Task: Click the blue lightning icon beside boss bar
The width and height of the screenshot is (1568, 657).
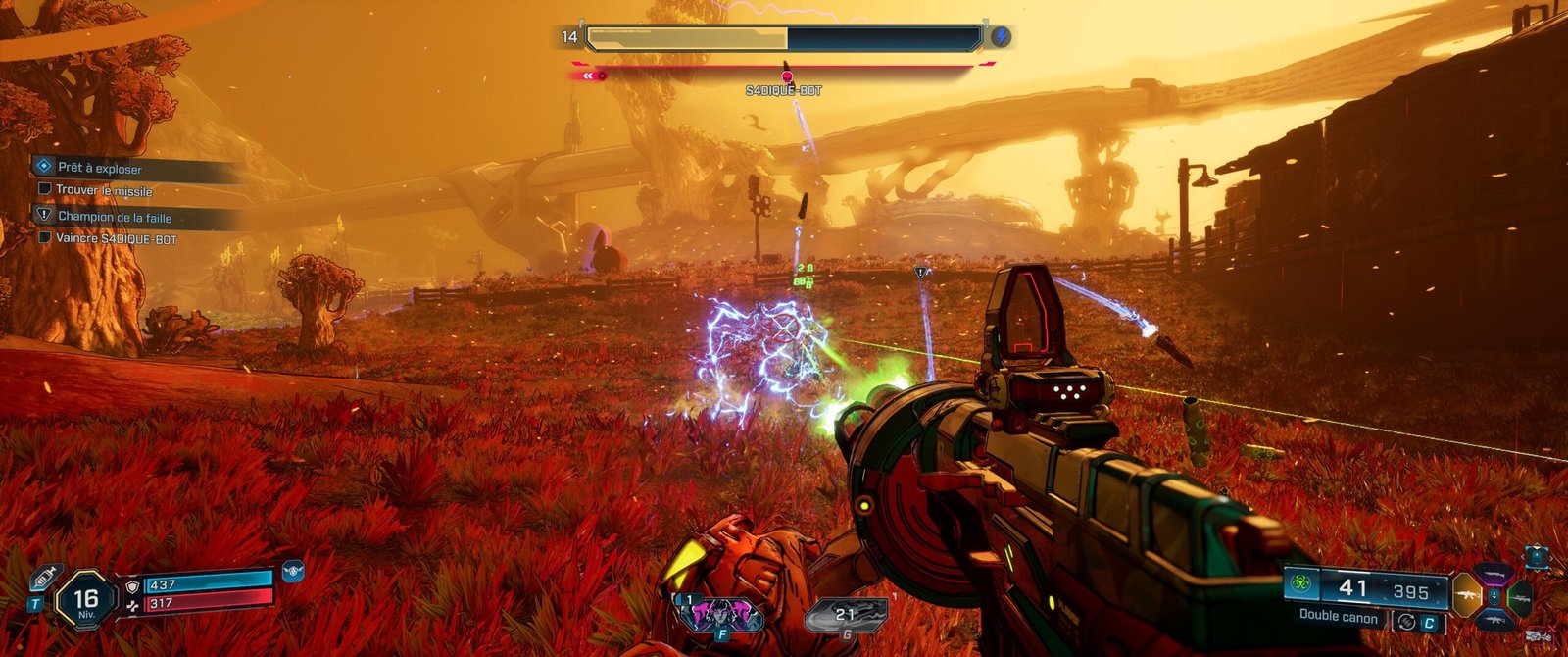Action: click(x=1001, y=38)
